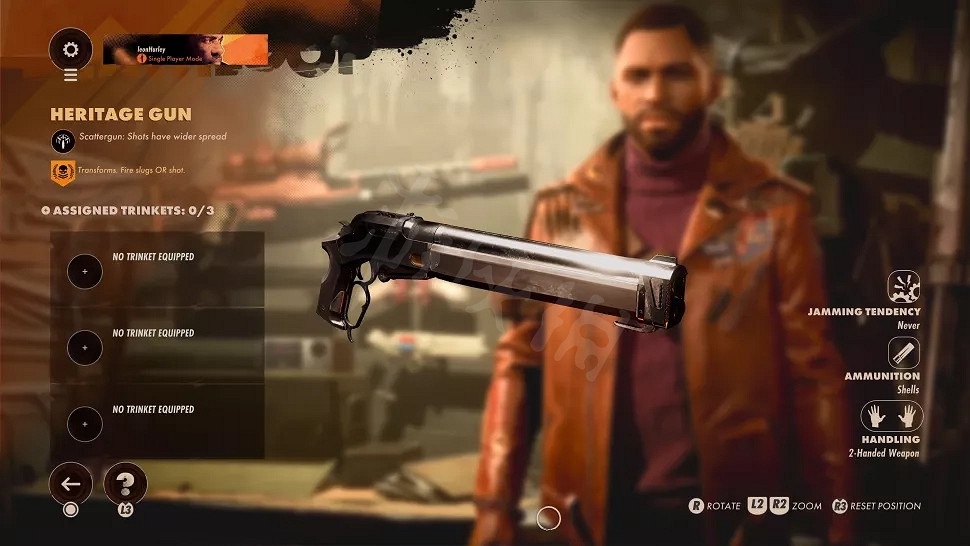Select the orange Transforms perk icon
The height and width of the screenshot is (546, 970).
62,172
